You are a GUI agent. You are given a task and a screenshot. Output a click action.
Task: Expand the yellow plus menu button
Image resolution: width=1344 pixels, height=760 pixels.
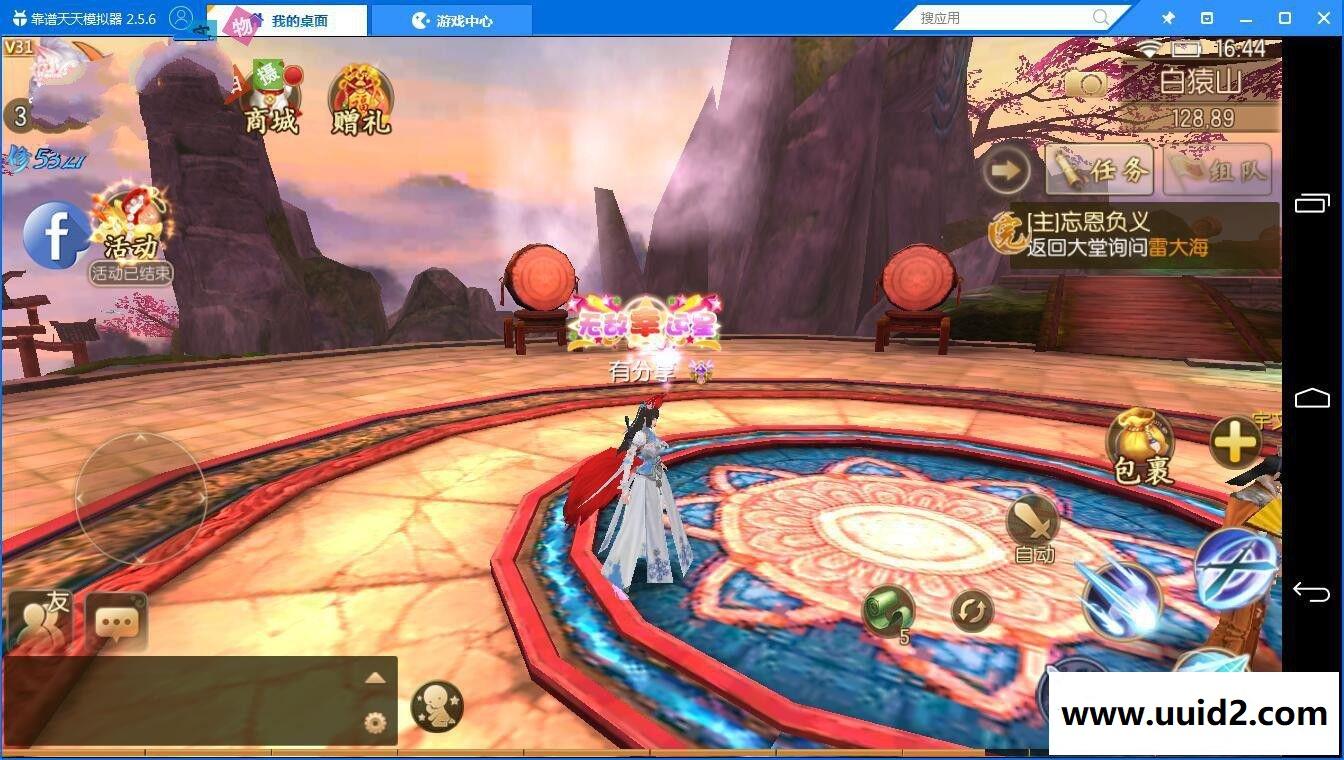tap(1235, 441)
